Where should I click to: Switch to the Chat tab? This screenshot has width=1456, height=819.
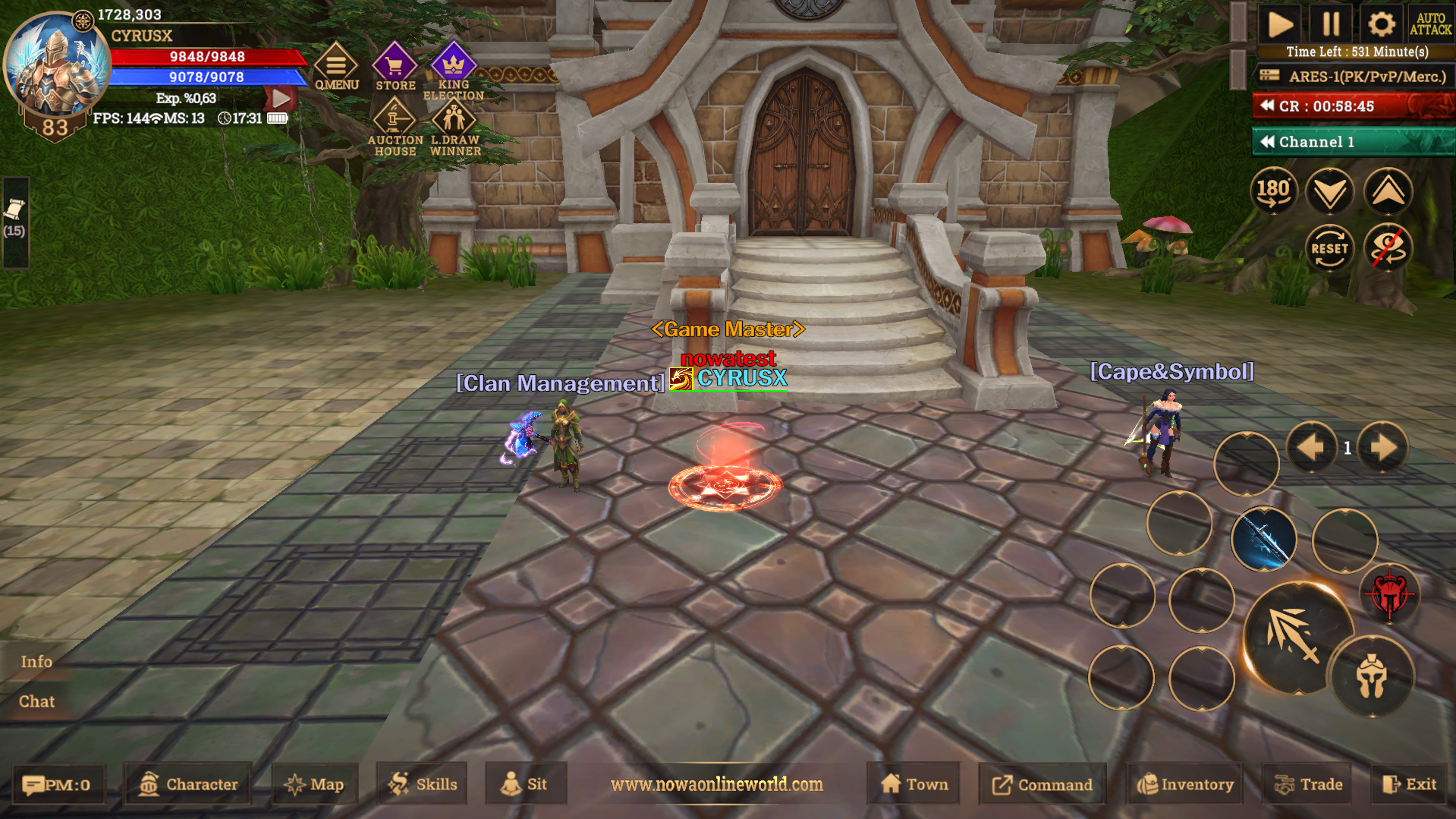[36, 701]
